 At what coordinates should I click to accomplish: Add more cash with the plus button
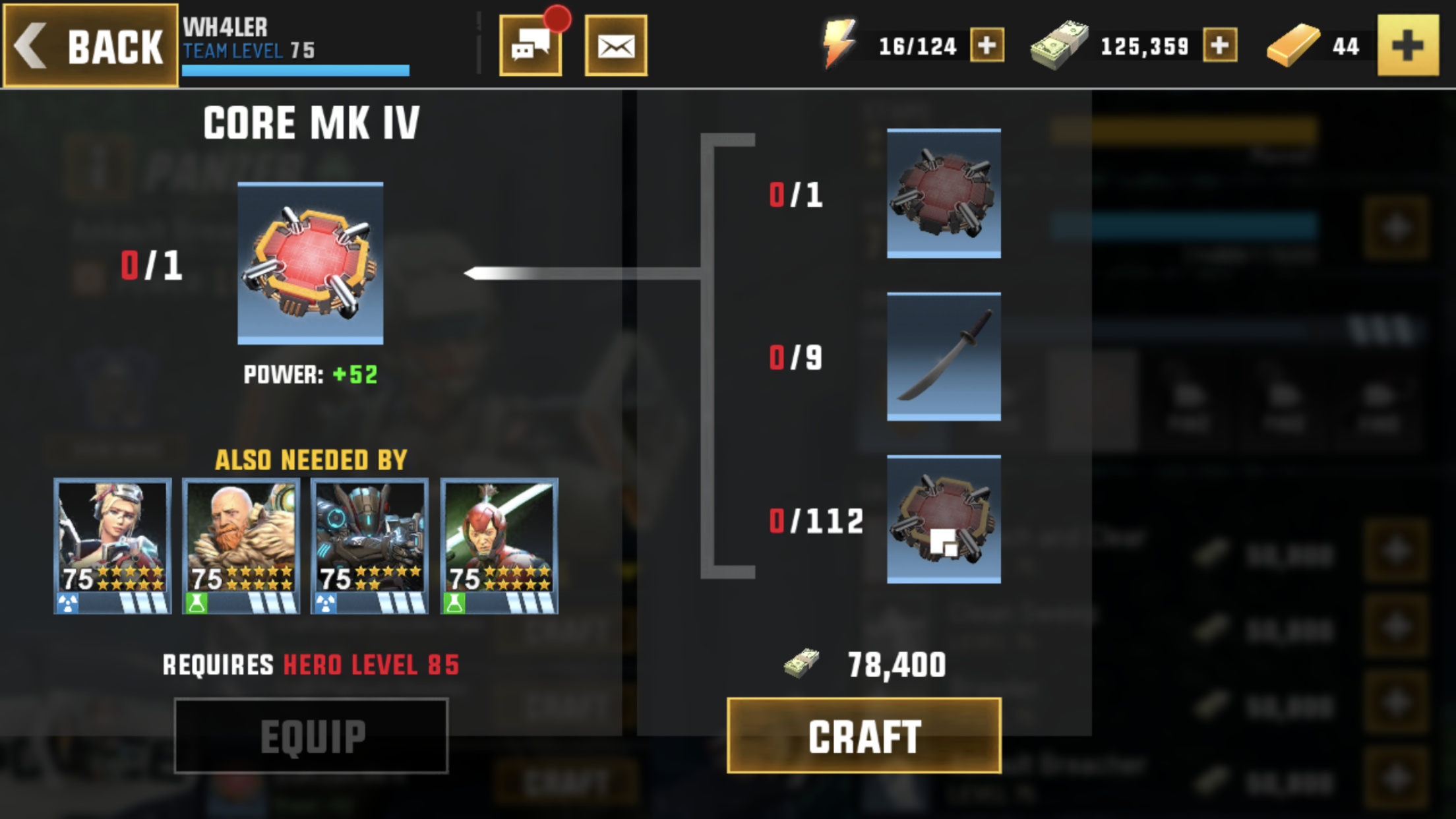[1219, 45]
